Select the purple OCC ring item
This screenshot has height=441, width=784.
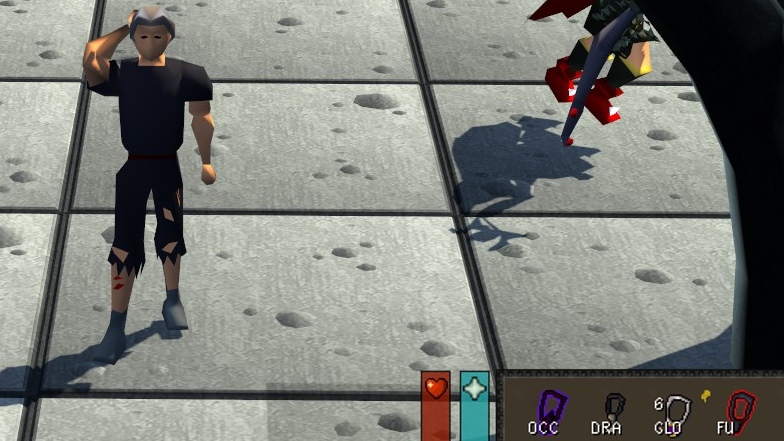[x=550, y=409]
